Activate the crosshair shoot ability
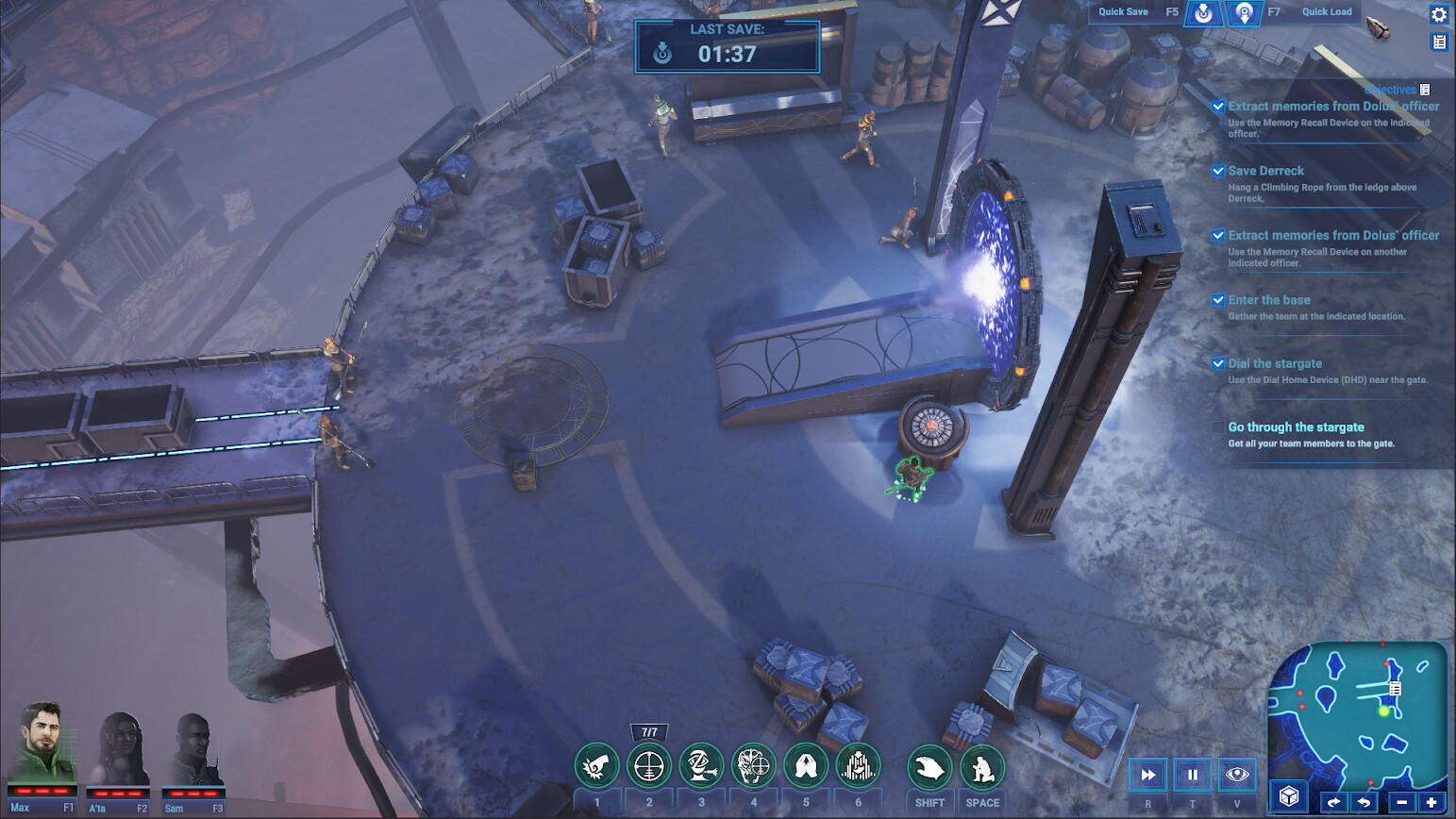The image size is (1456, 819). [x=649, y=766]
